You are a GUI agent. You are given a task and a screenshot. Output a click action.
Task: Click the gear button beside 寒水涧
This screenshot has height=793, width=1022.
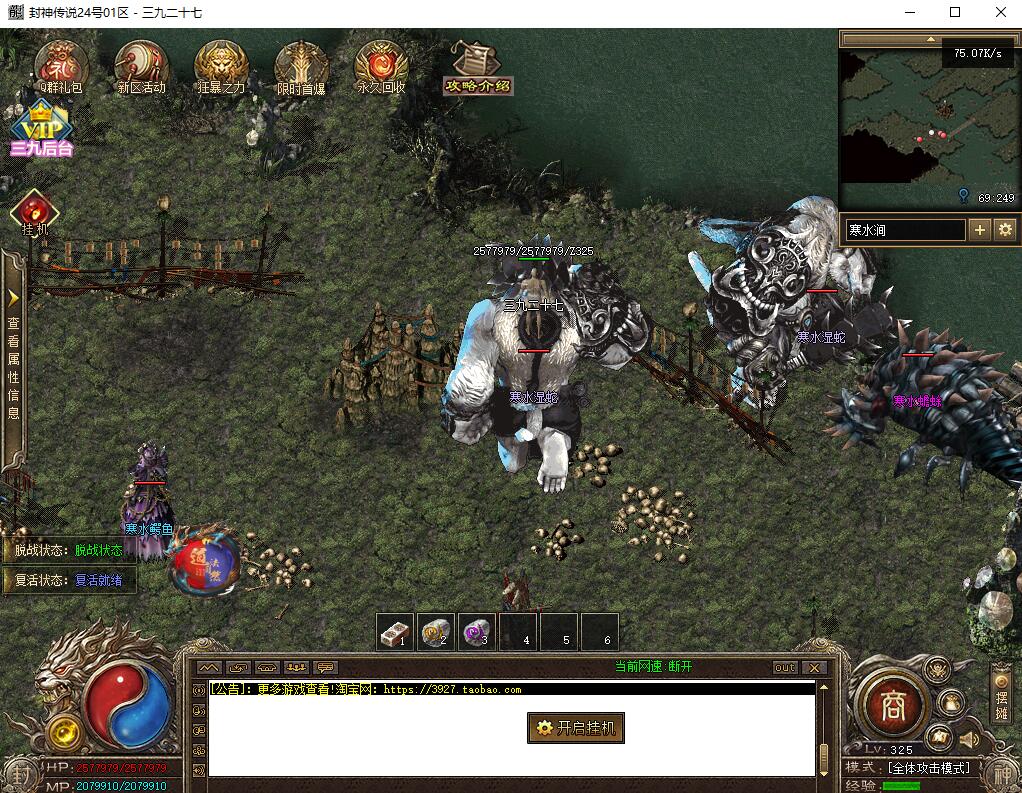[x=1004, y=230]
